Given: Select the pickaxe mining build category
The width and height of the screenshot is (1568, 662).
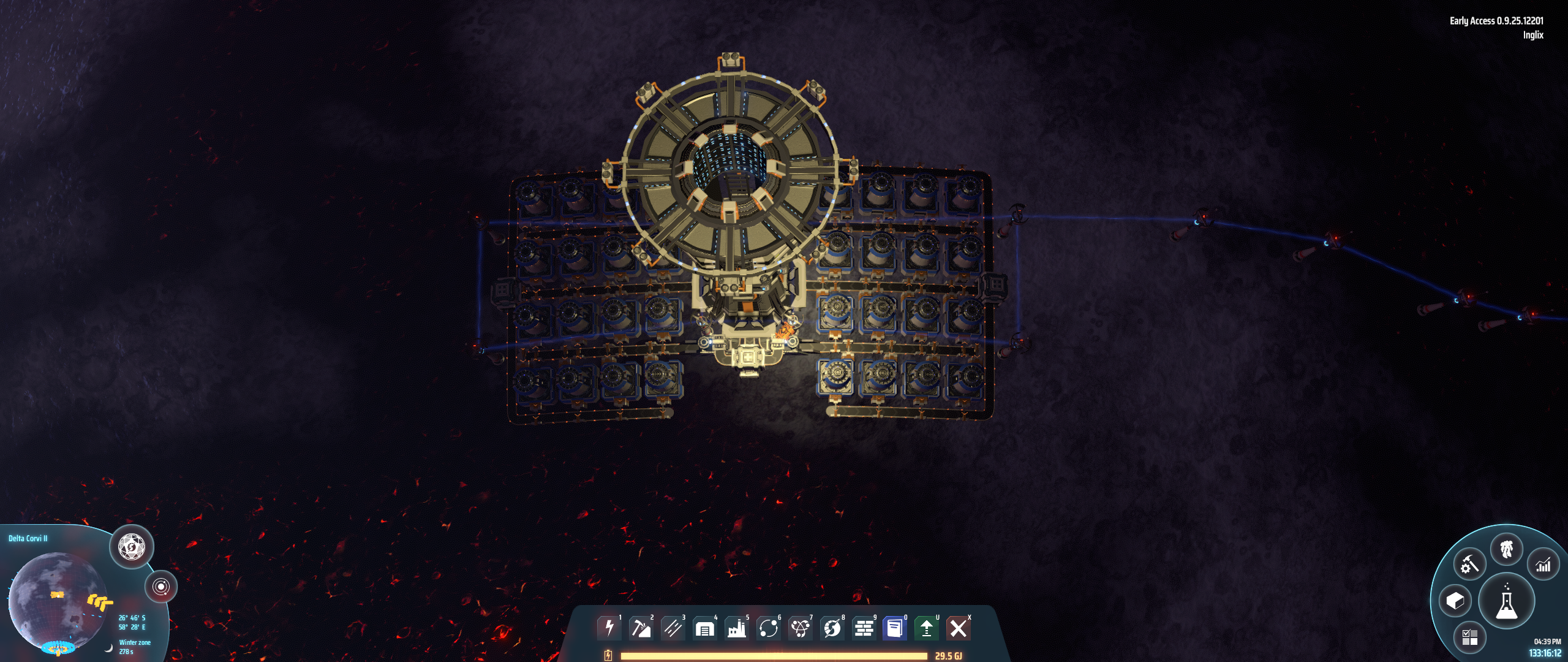Looking at the screenshot, I should point(641,628).
